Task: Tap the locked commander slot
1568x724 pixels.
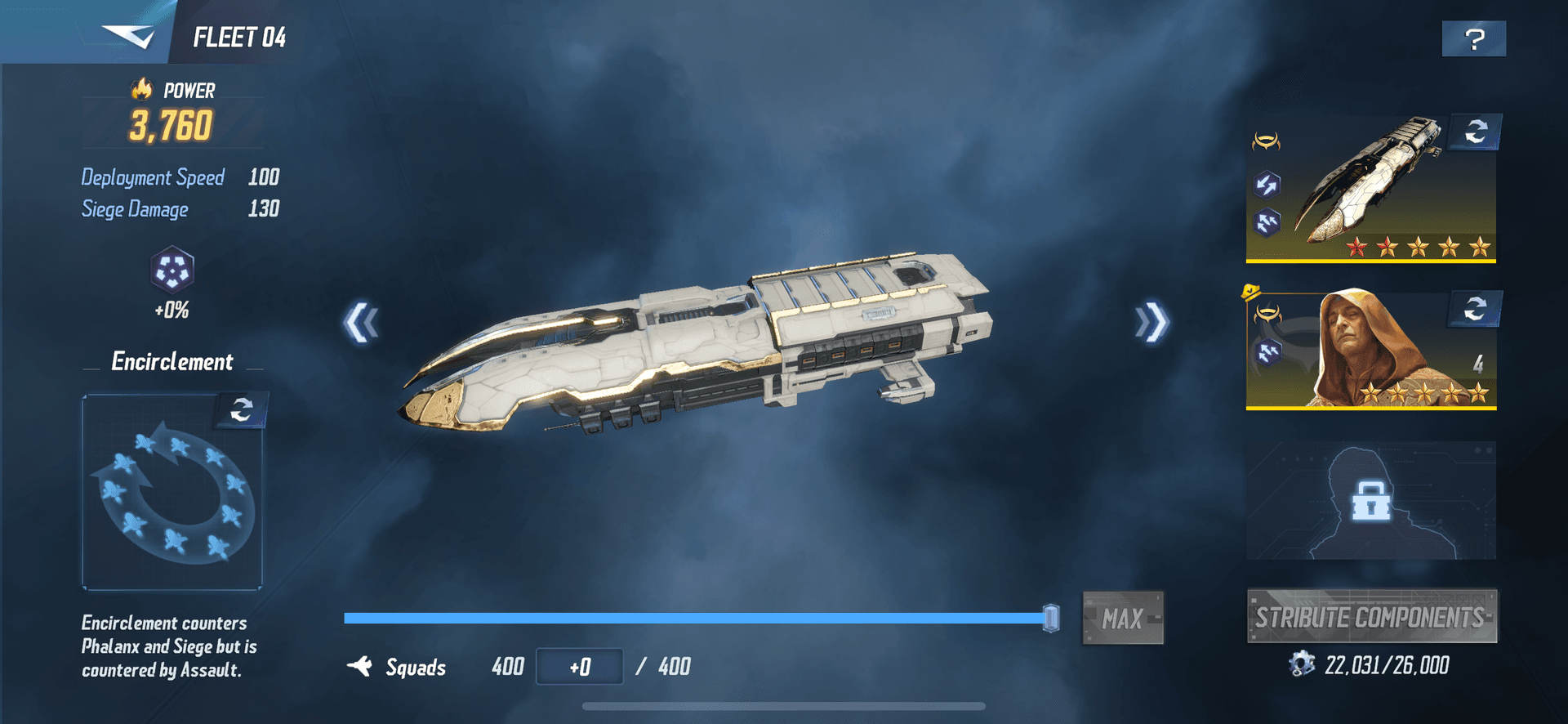Action: pyautogui.click(x=1370, y=500)
